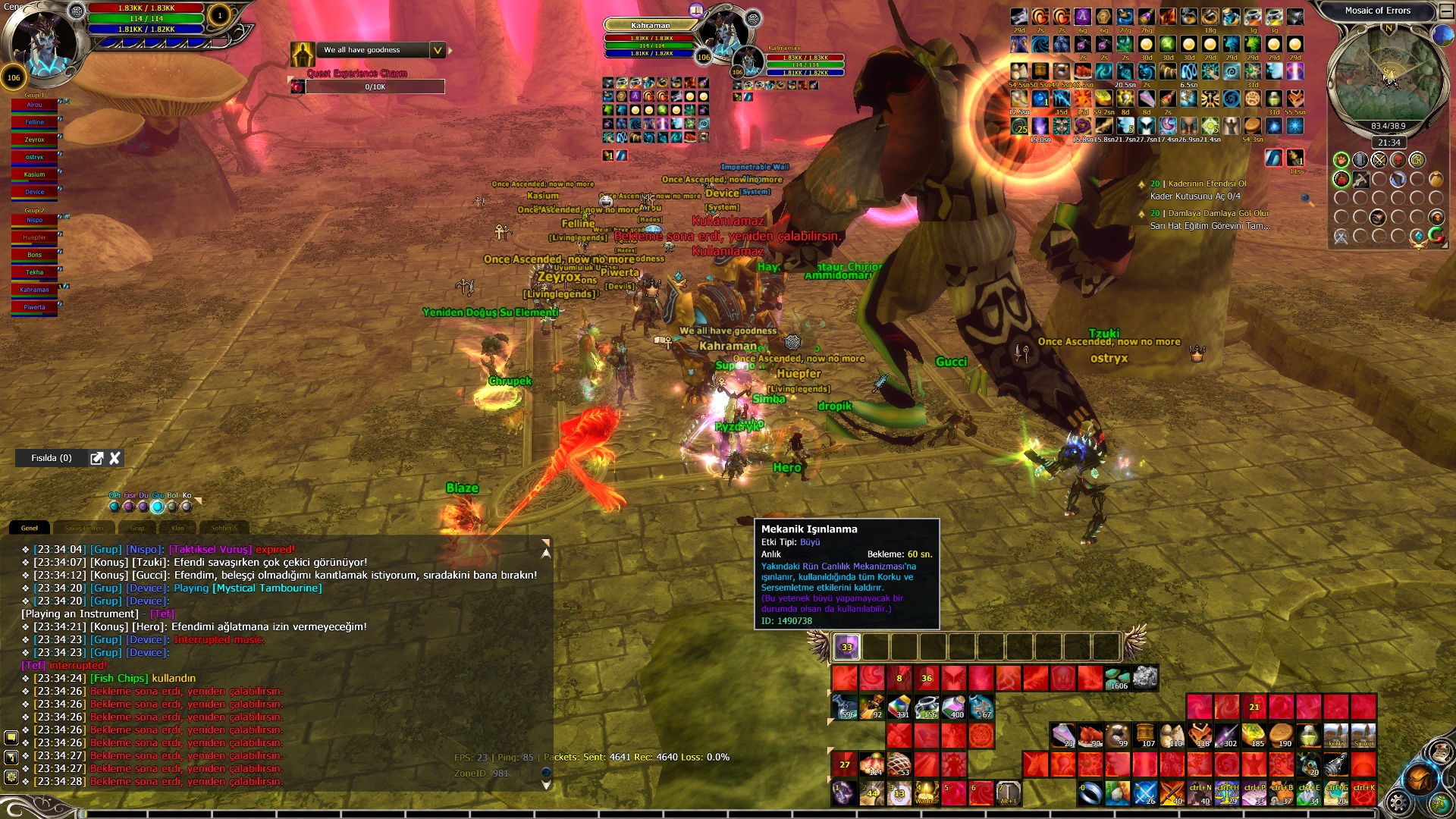The image size is (1456, 819).
Task: Use the turquoise gem stack of 1606
Action: point(1118,677)
